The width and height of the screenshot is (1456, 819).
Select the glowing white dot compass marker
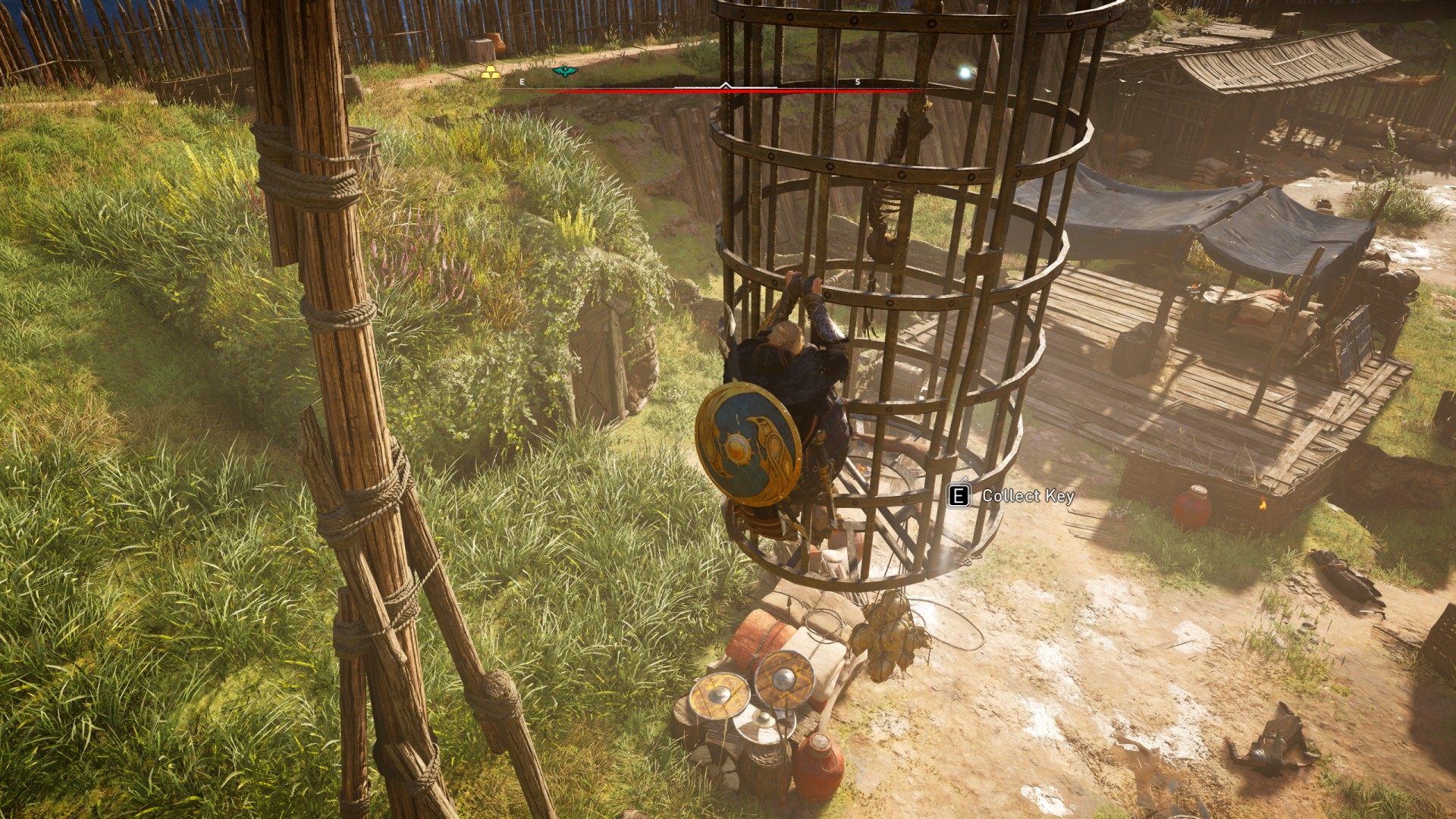(x=965, y=73)
